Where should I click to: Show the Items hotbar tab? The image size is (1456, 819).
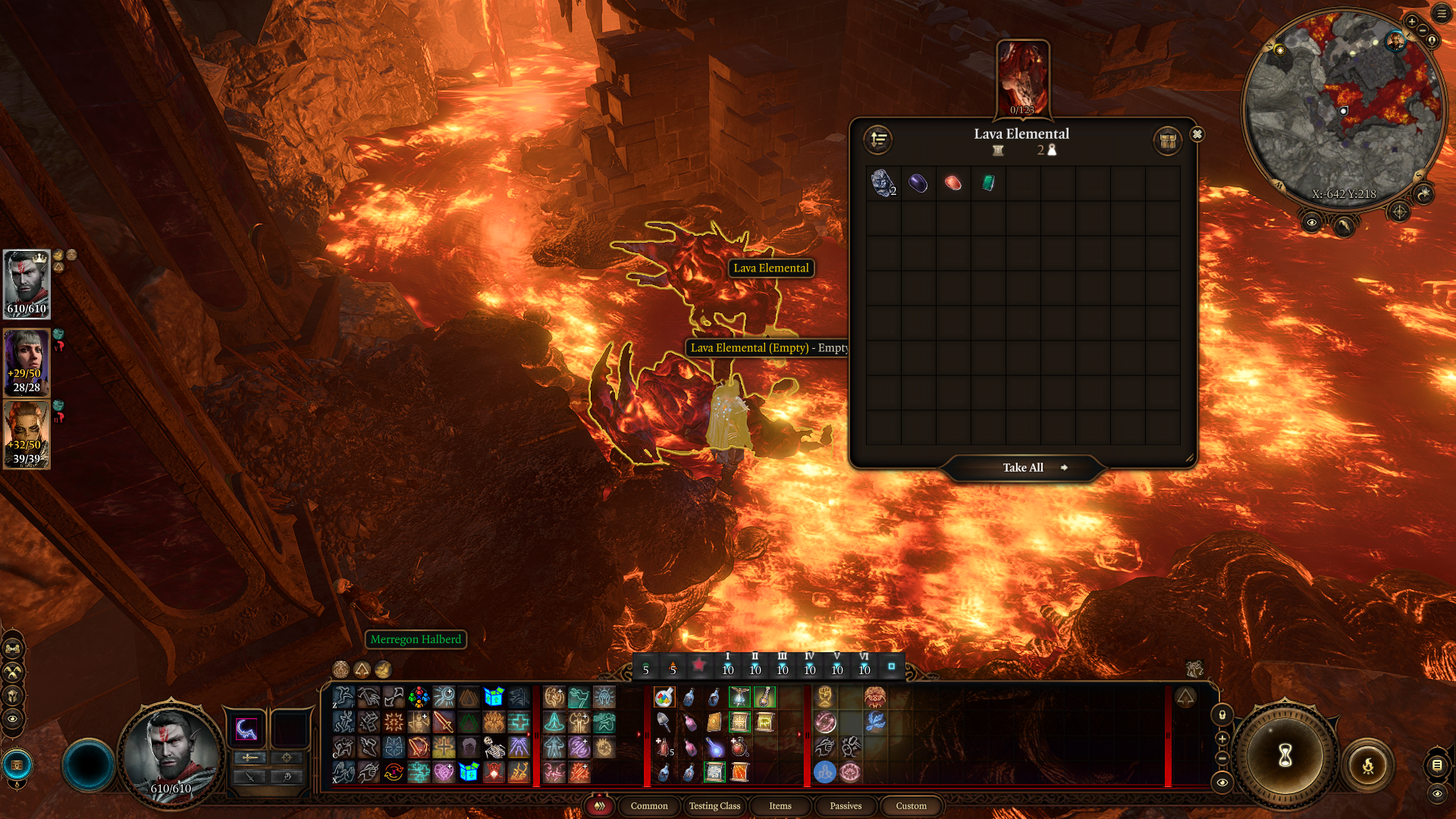click(780, 806)
